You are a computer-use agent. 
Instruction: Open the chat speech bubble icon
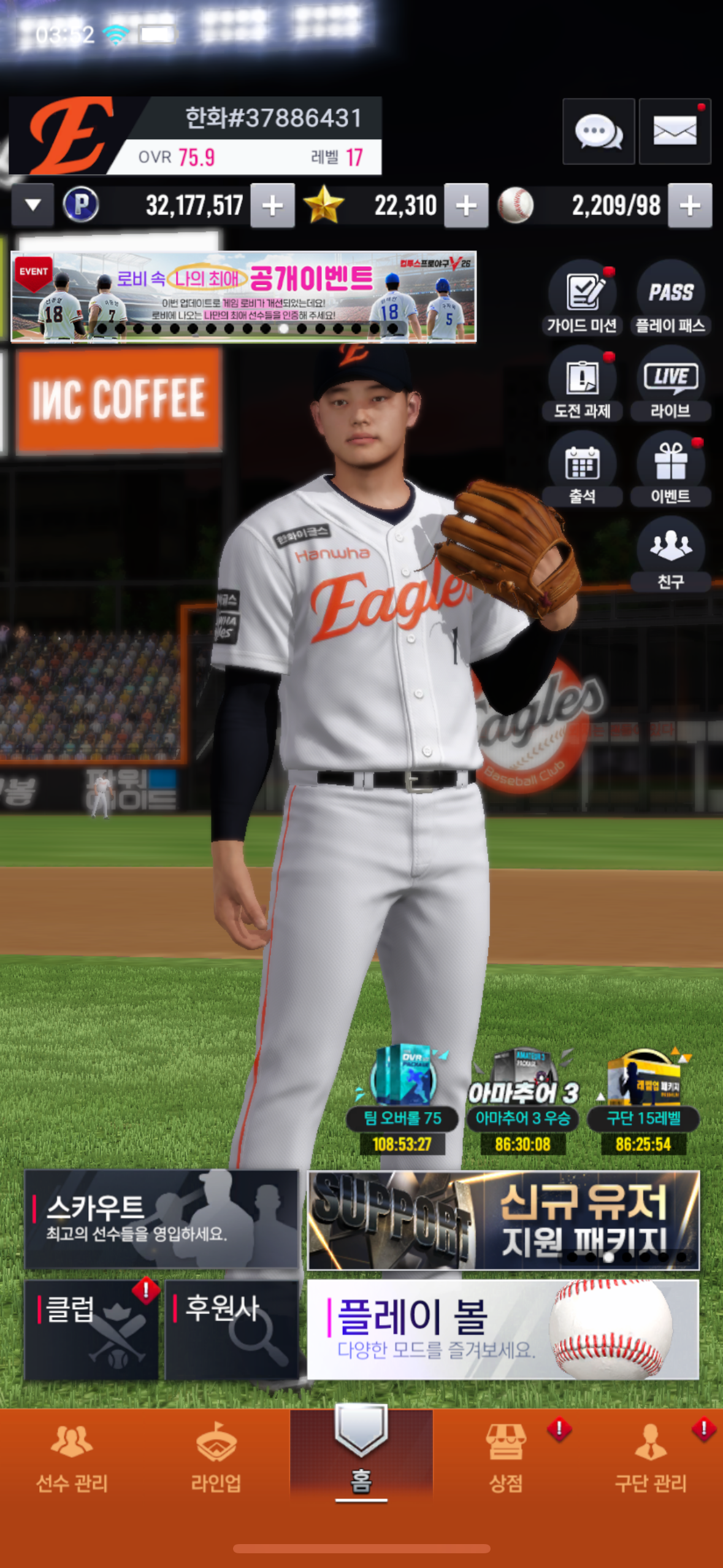coord(598,131)
